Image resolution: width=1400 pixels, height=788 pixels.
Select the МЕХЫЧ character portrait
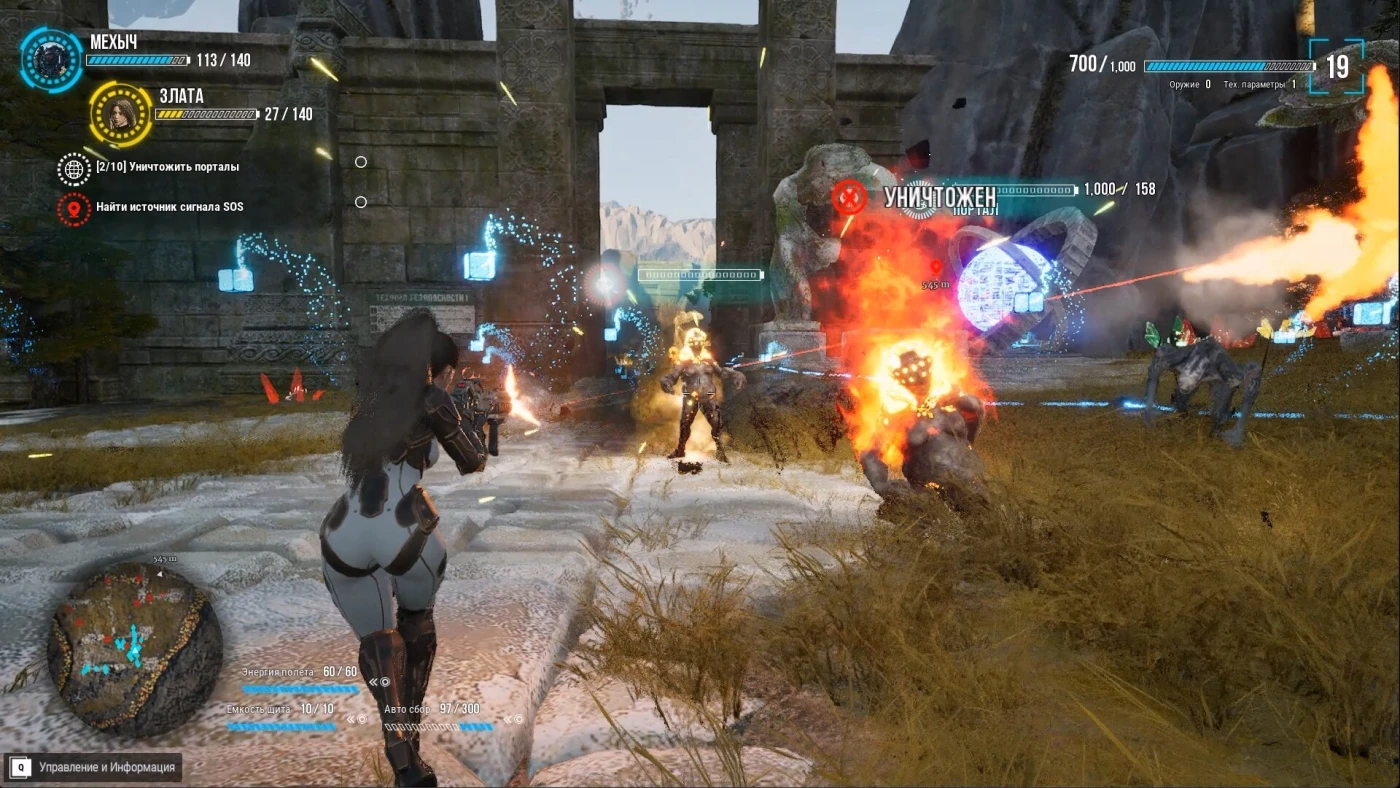point(51,60)
